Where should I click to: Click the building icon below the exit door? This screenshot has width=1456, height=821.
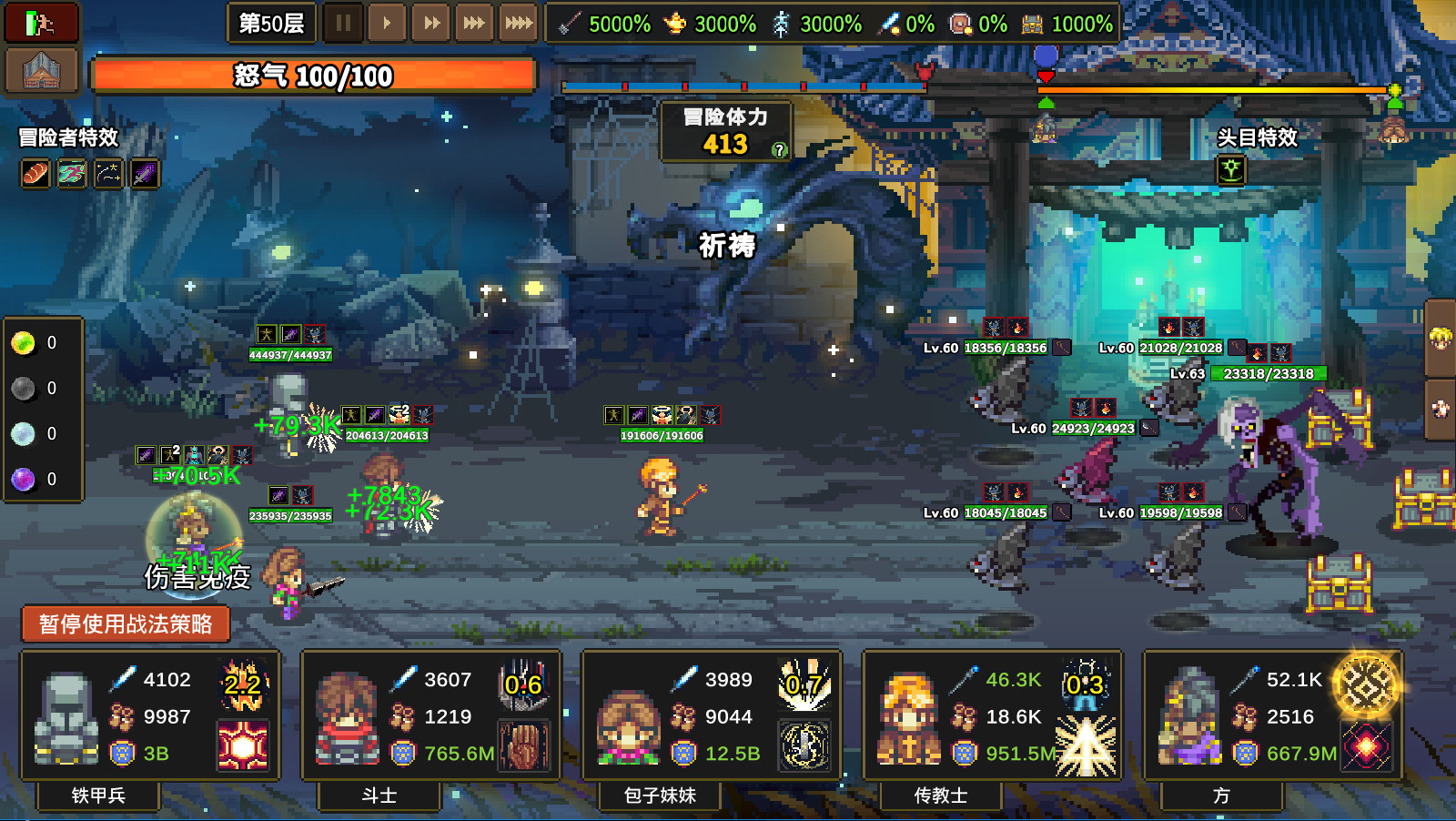41,70
